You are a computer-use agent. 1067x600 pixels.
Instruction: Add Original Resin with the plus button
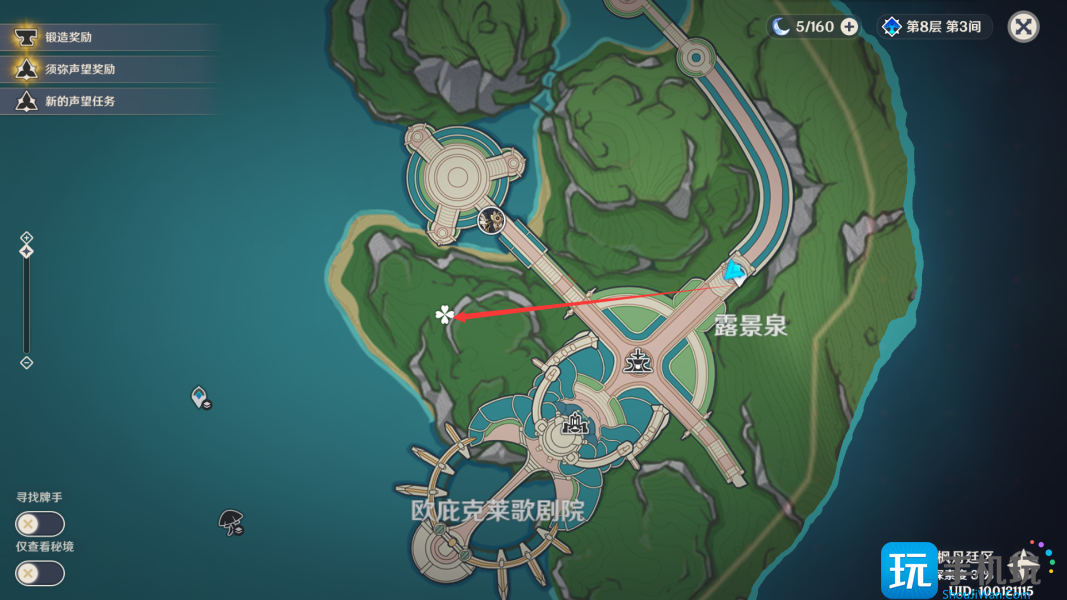tap(849, 27)
